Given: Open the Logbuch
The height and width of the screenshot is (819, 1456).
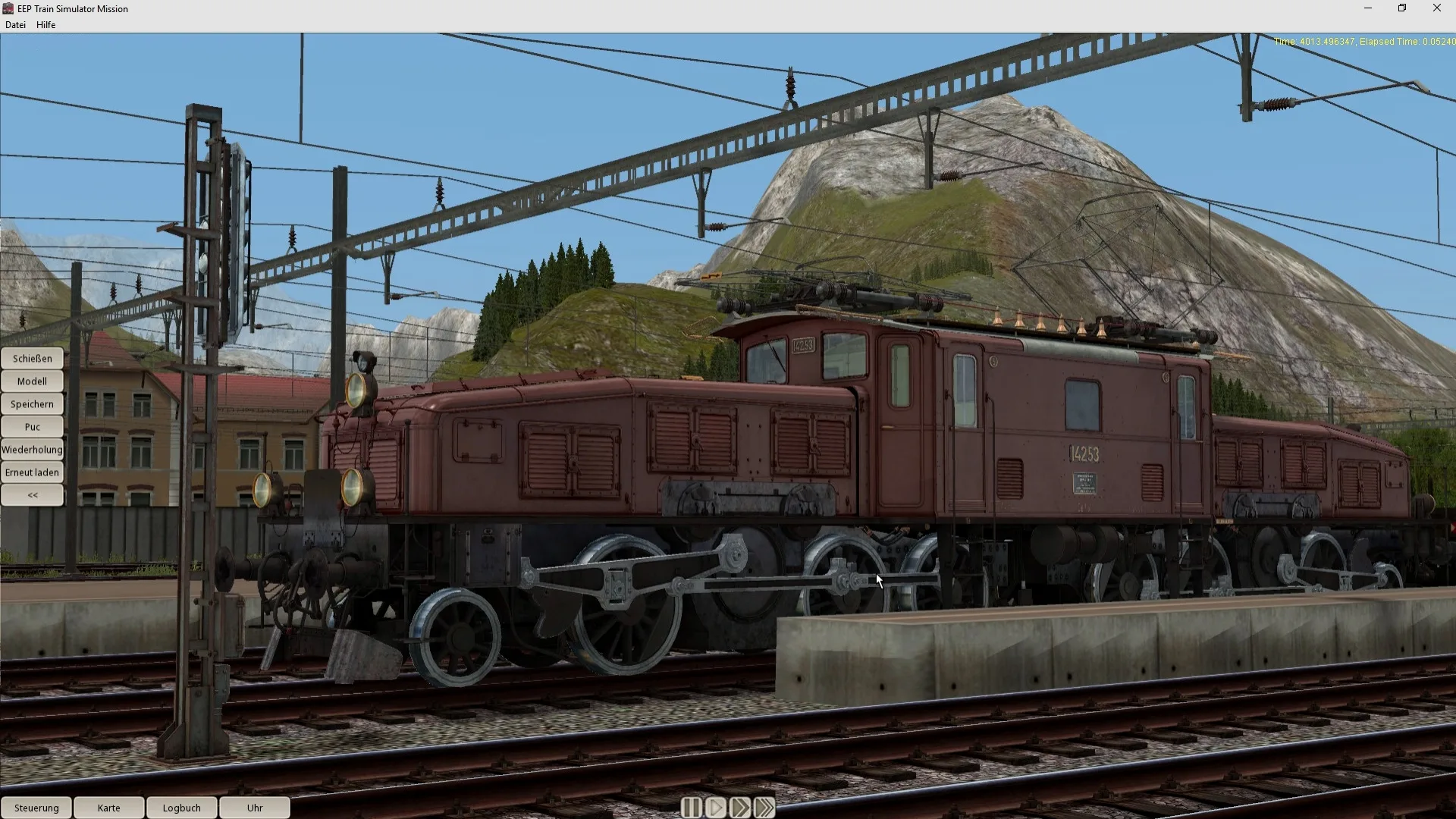Looking at the screenshot, I should click(x=181, y=808).
